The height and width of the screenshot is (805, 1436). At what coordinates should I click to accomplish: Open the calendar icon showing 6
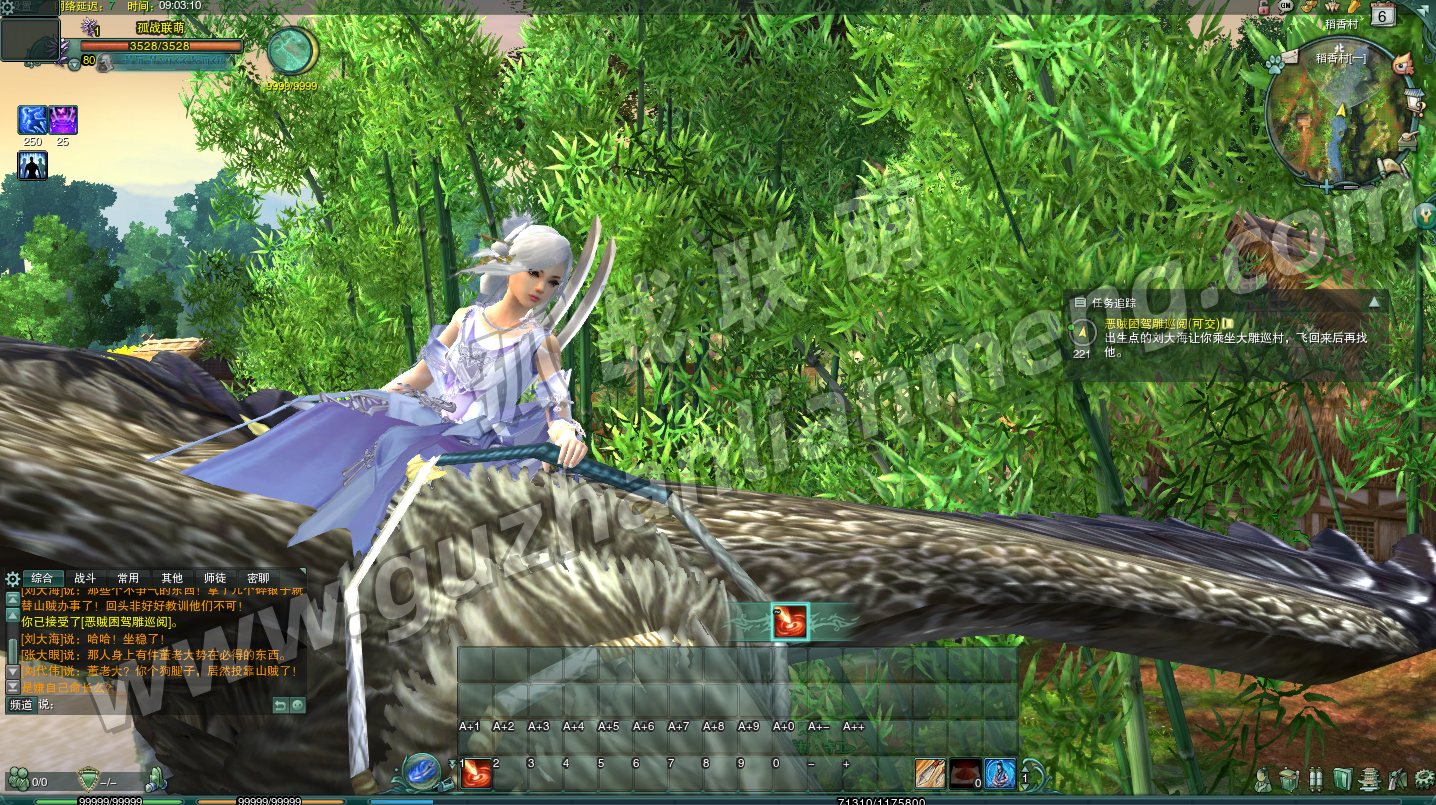pyautogui.click(x=1382, y=15)
